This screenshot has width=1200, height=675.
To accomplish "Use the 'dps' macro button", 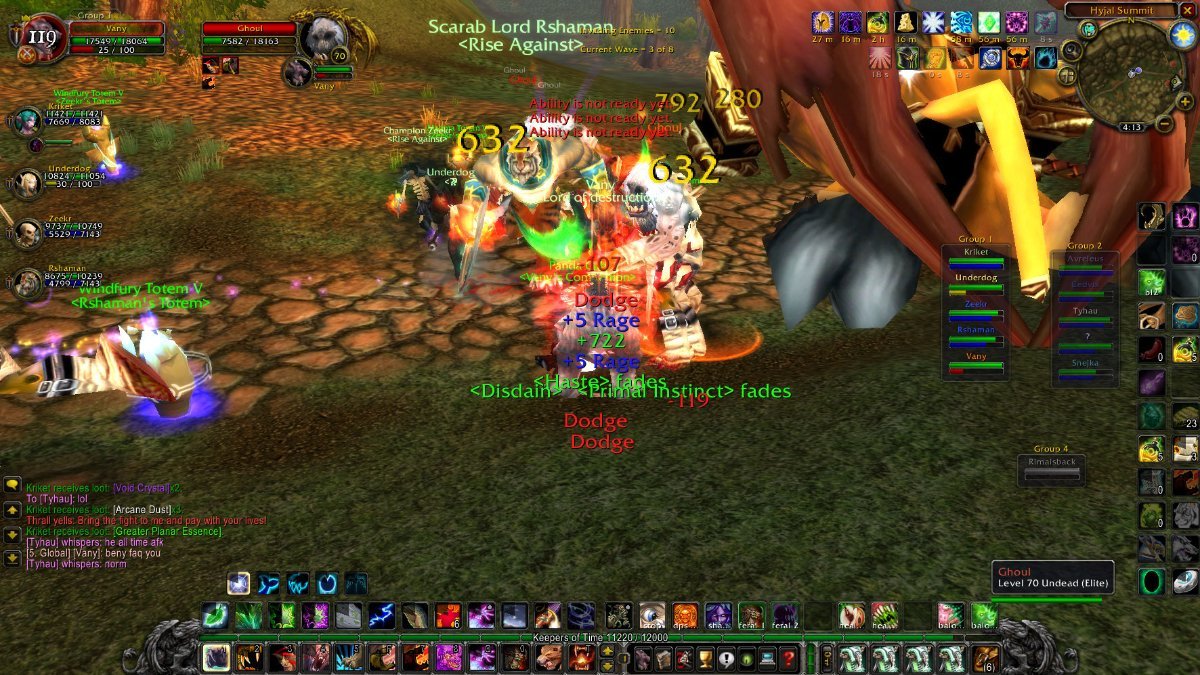I will [x=684, y=614].
